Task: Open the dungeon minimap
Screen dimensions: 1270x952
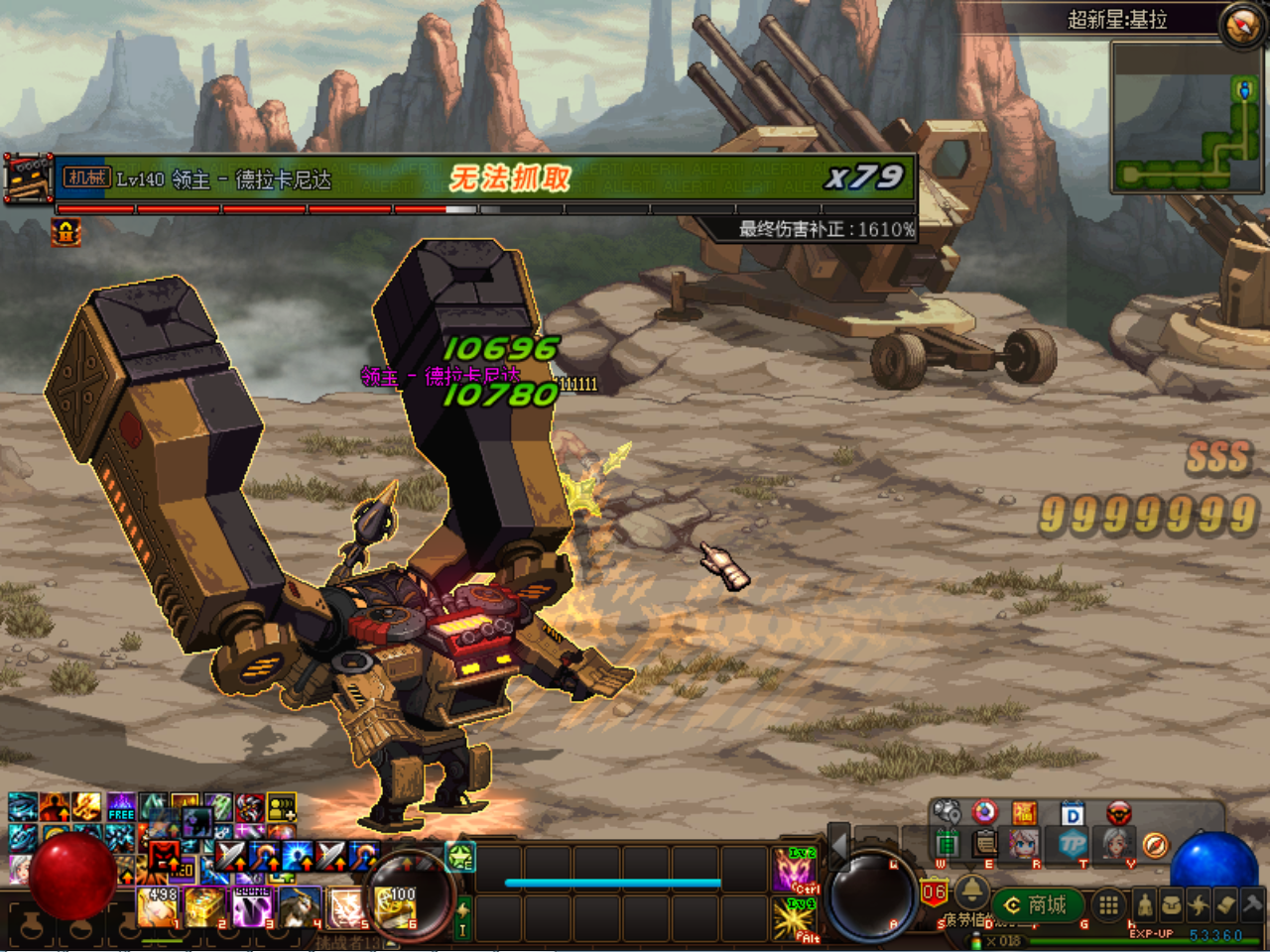Action: point(1188,118)
